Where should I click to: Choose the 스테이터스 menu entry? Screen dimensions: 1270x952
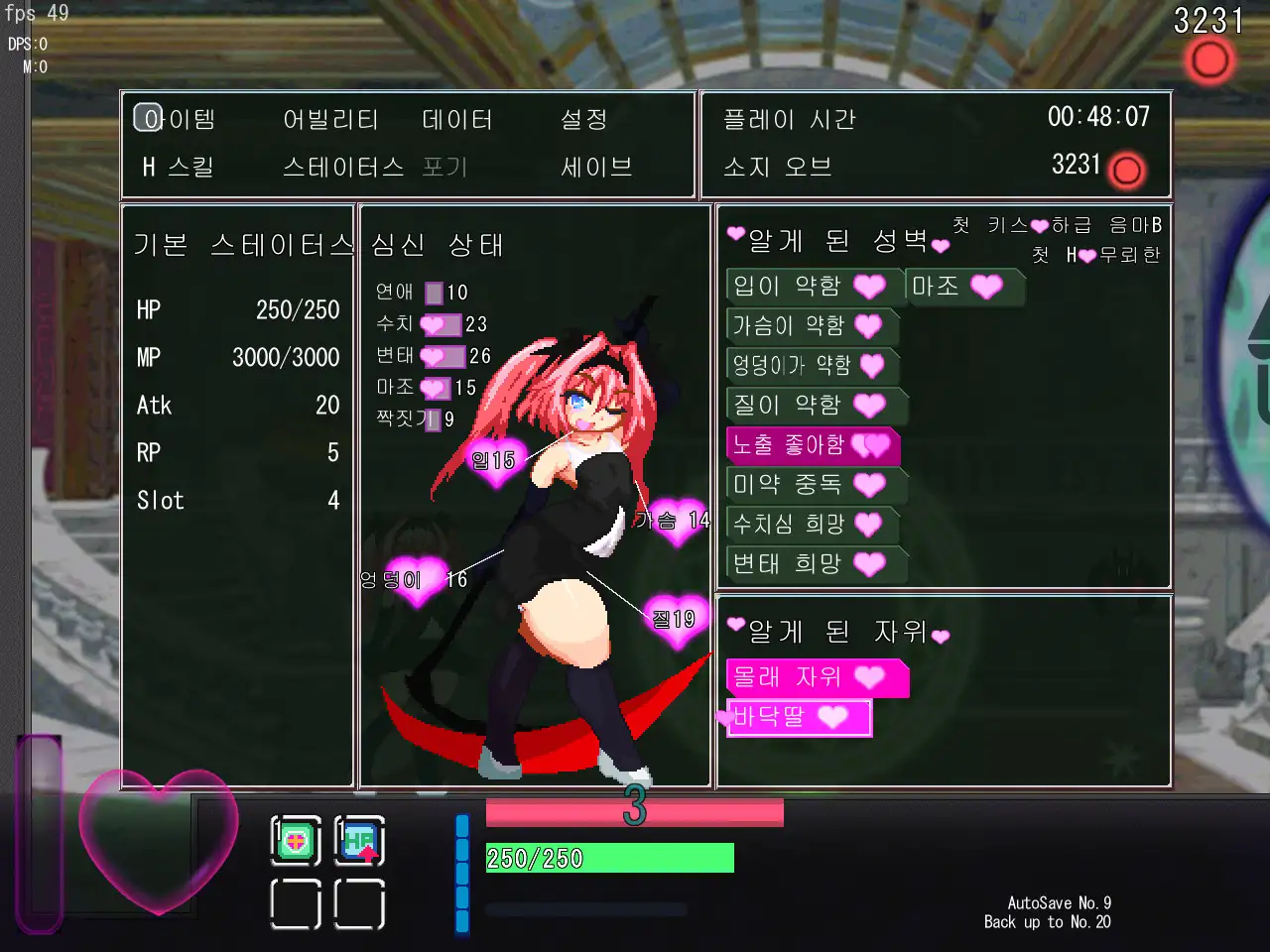(x=342, y=167)
